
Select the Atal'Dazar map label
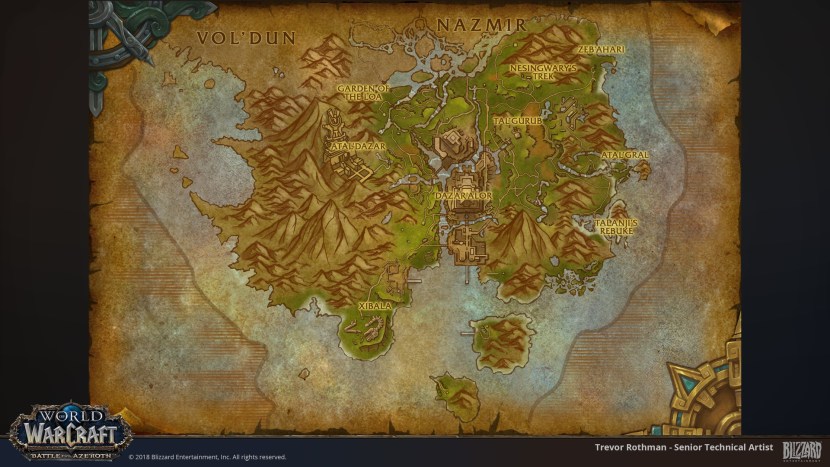(356, 146)
